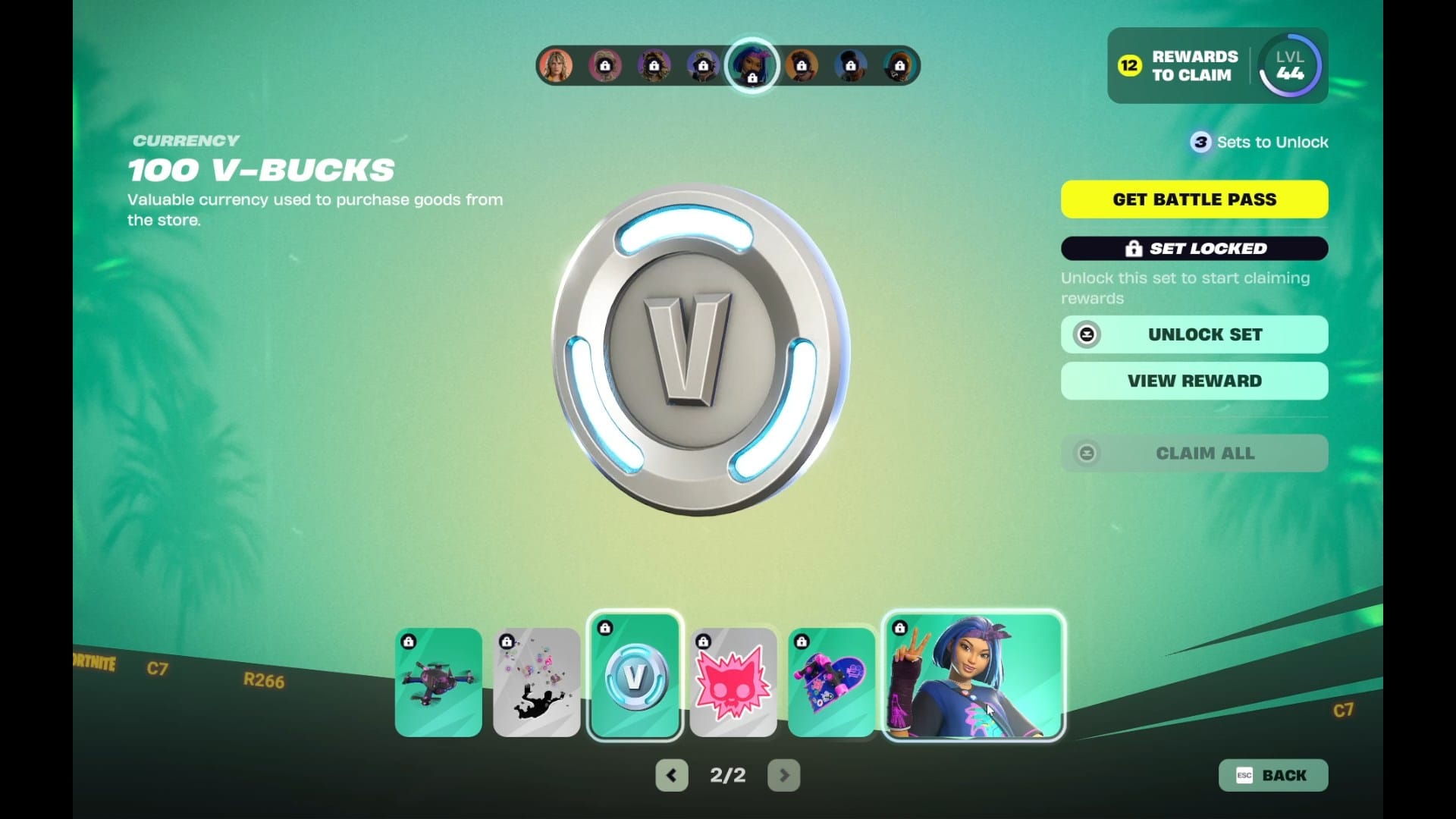The width and height of the screenshot is (1456, 819).
Task: Switch to the locked orange-background character set
Action: tap(802, 66)
